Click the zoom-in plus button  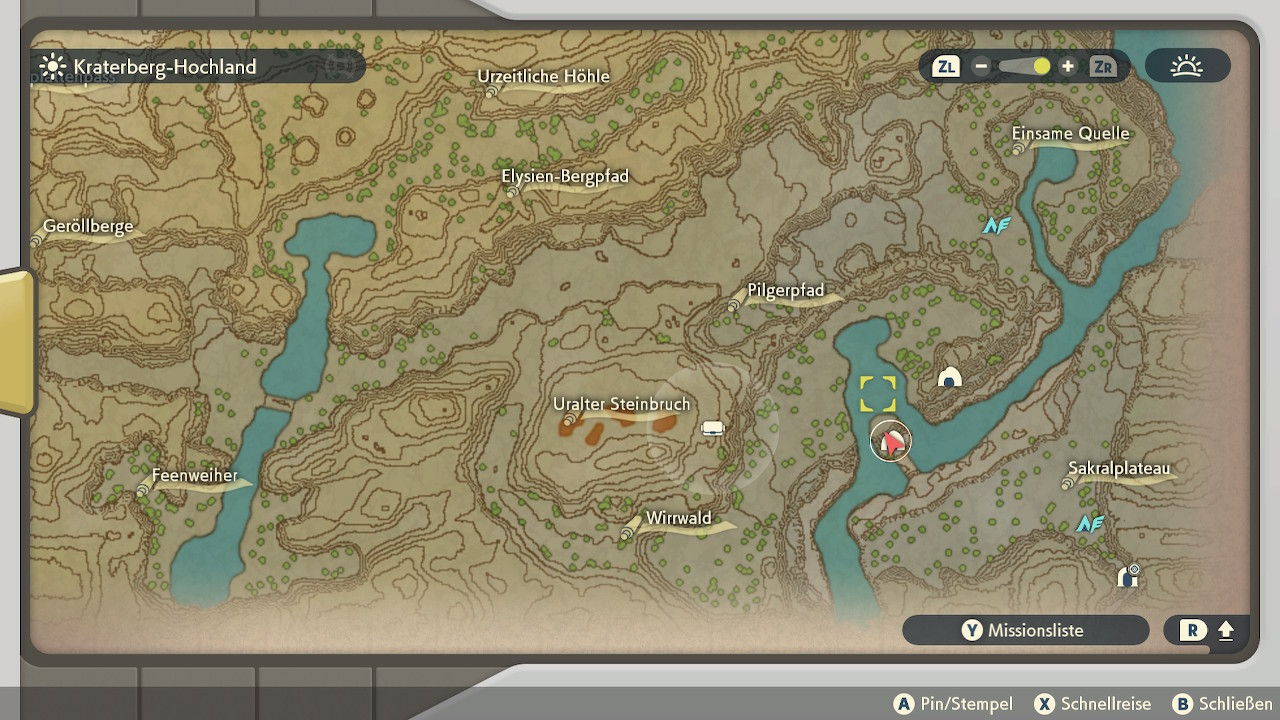(1068, 67)
